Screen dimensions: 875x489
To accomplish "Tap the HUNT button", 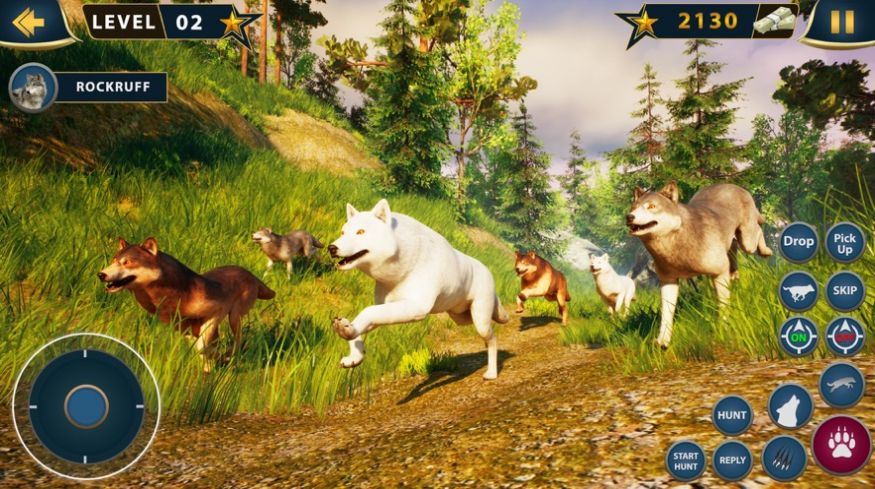I will tap(732, 415).
